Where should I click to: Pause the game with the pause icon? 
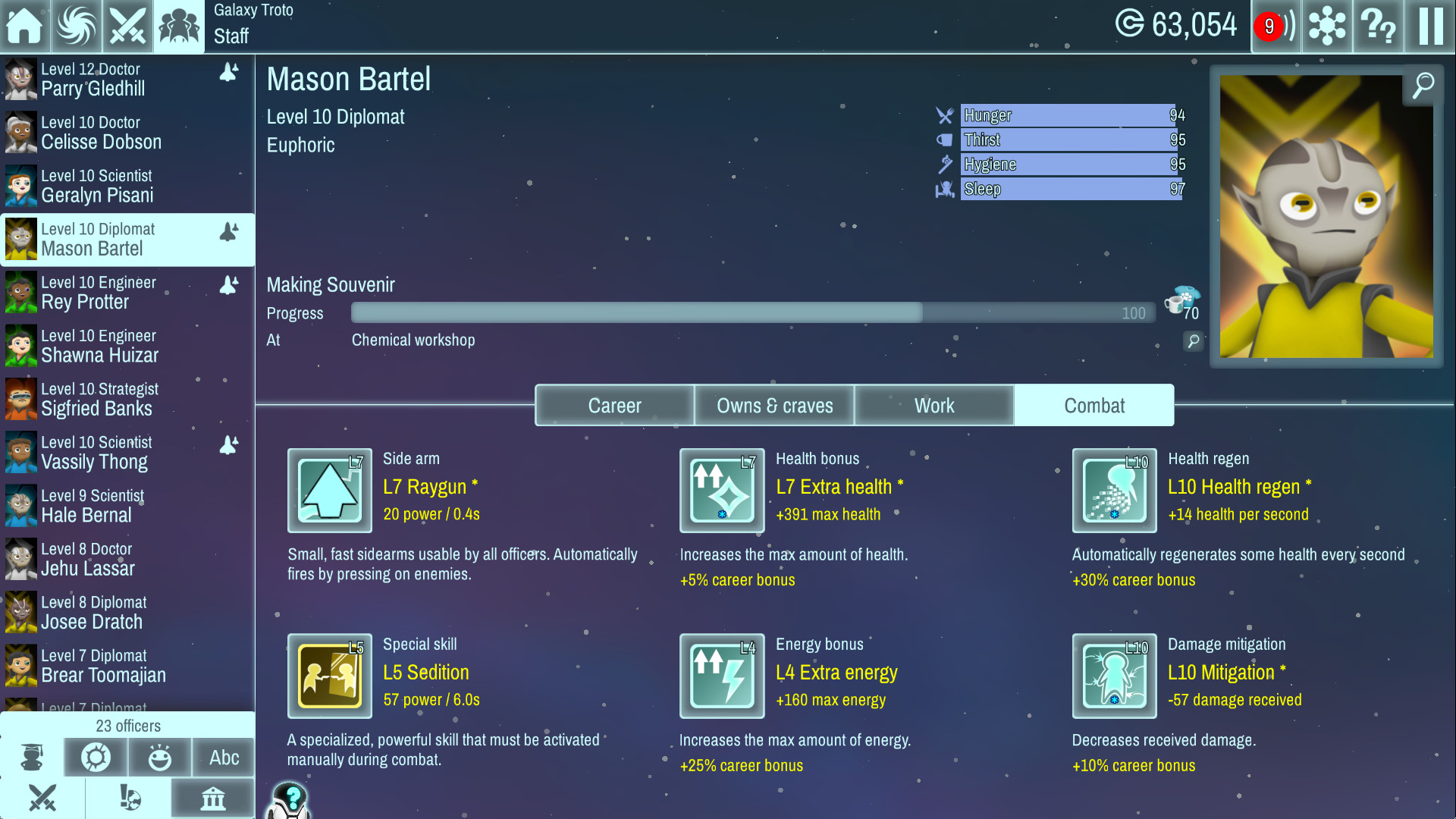(1429, 27)
